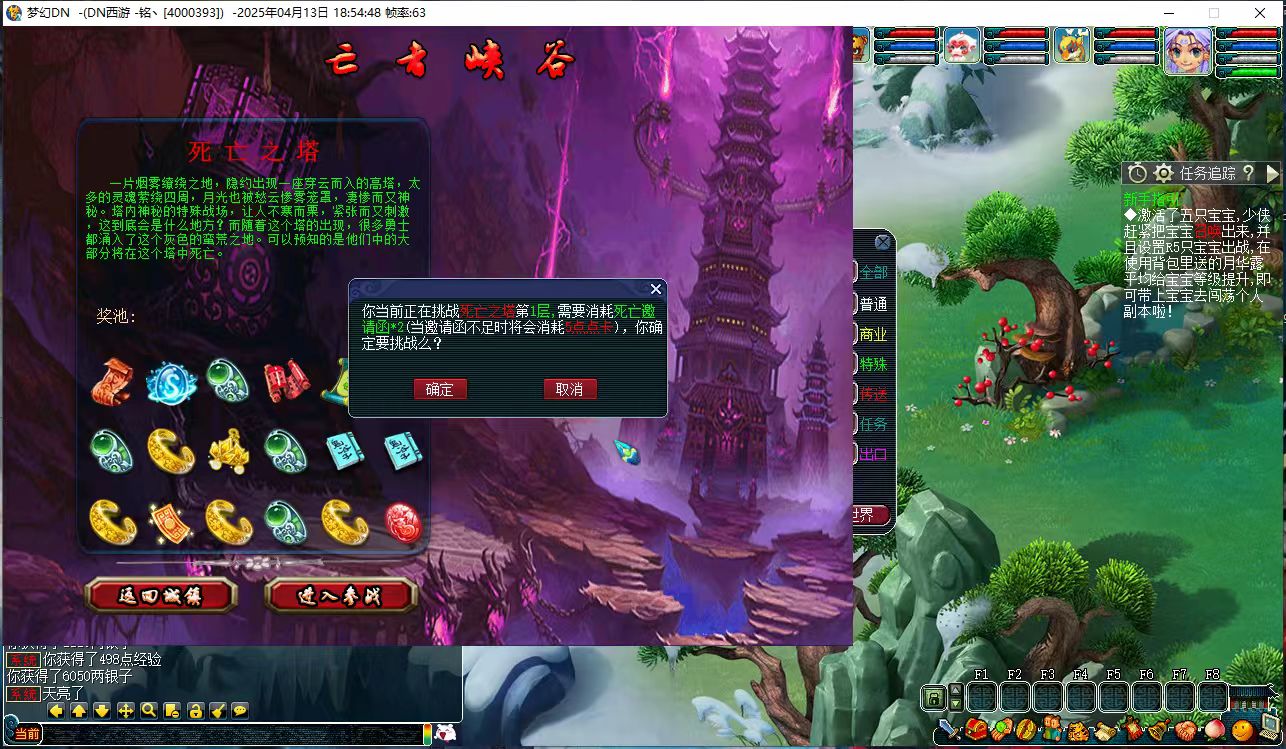
Task: Toggle the hotbar padlock lock button
Action: [935, 697]
